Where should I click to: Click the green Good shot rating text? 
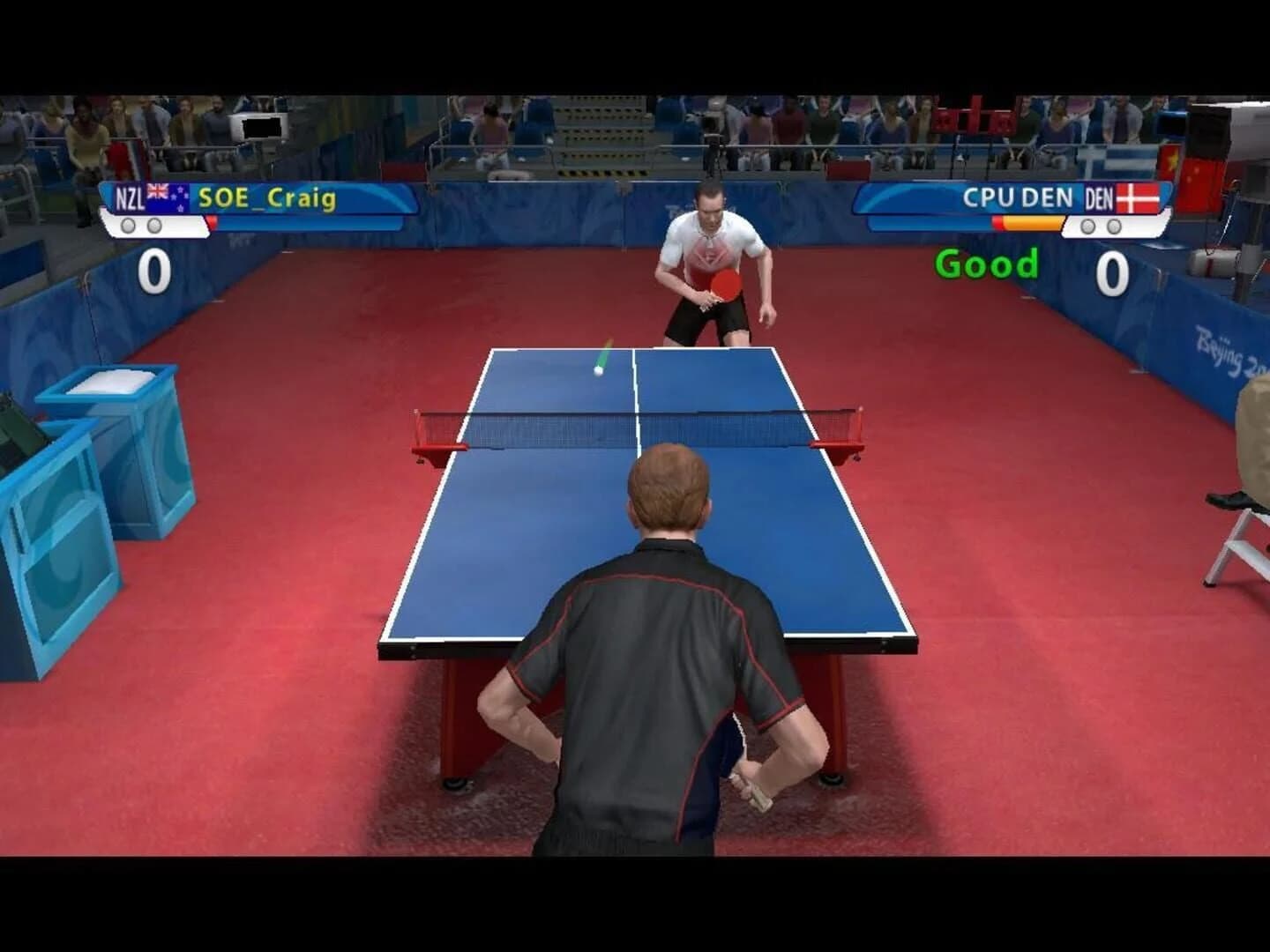988,262
